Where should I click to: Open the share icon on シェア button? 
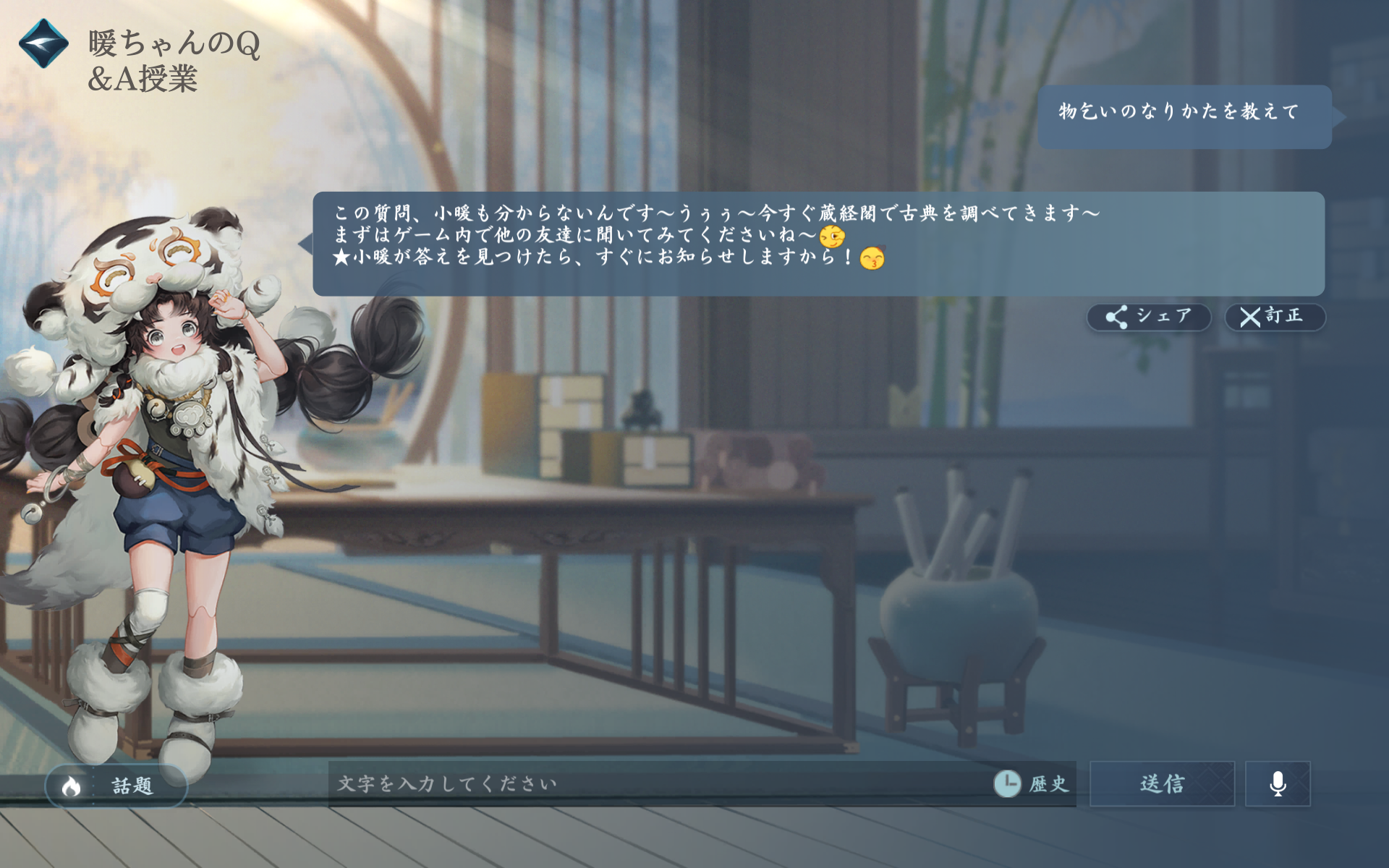(1118, 315)
